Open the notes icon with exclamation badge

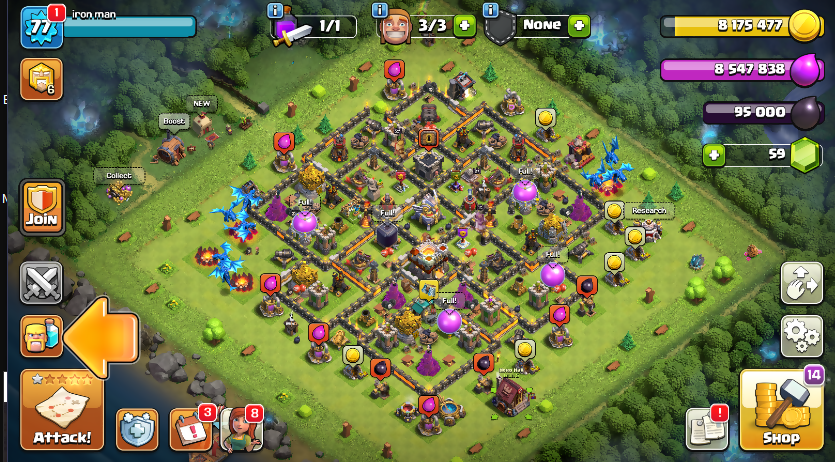click(706, 428)
